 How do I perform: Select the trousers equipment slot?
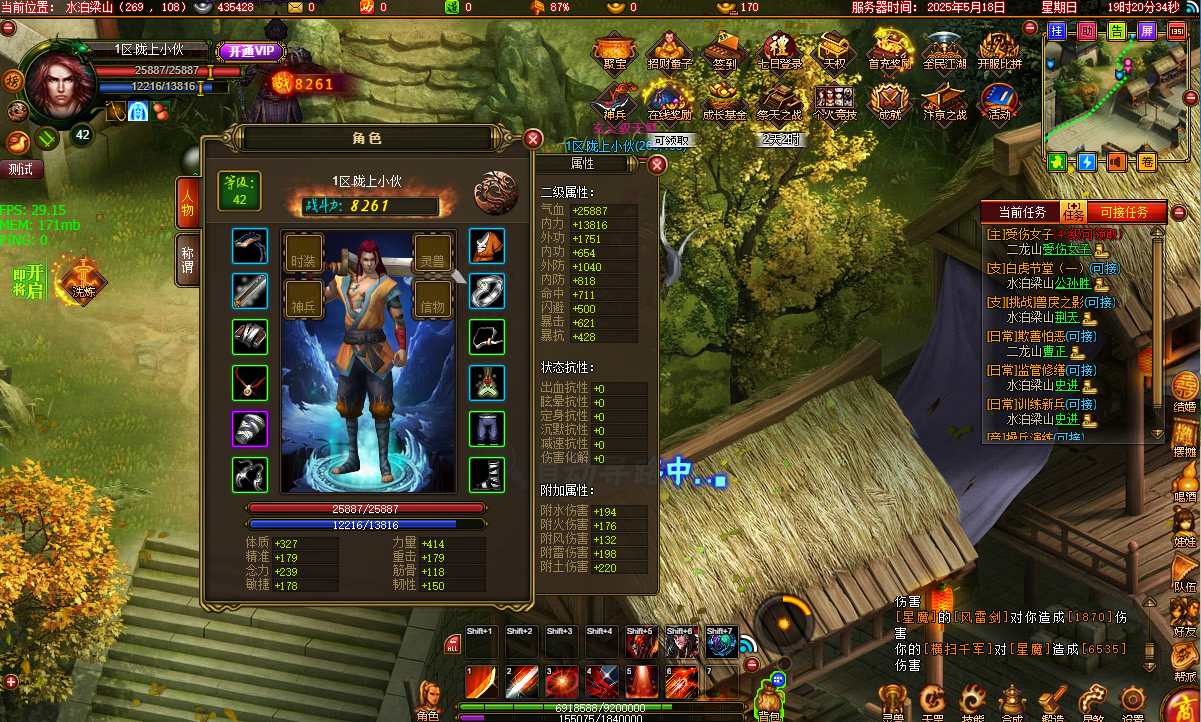click(x=487, y=428)
